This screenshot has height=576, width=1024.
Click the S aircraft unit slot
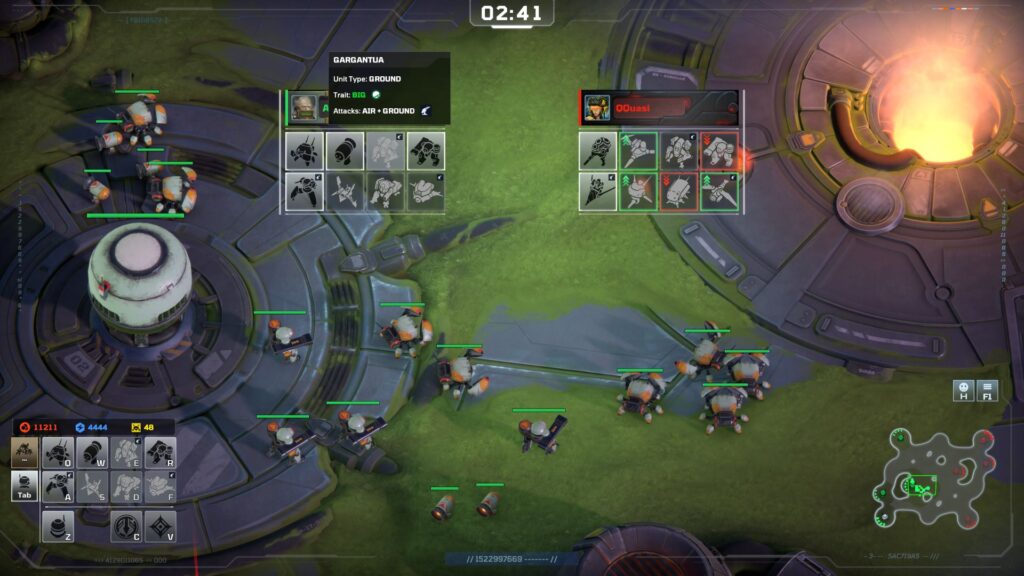tap(92, 486)
